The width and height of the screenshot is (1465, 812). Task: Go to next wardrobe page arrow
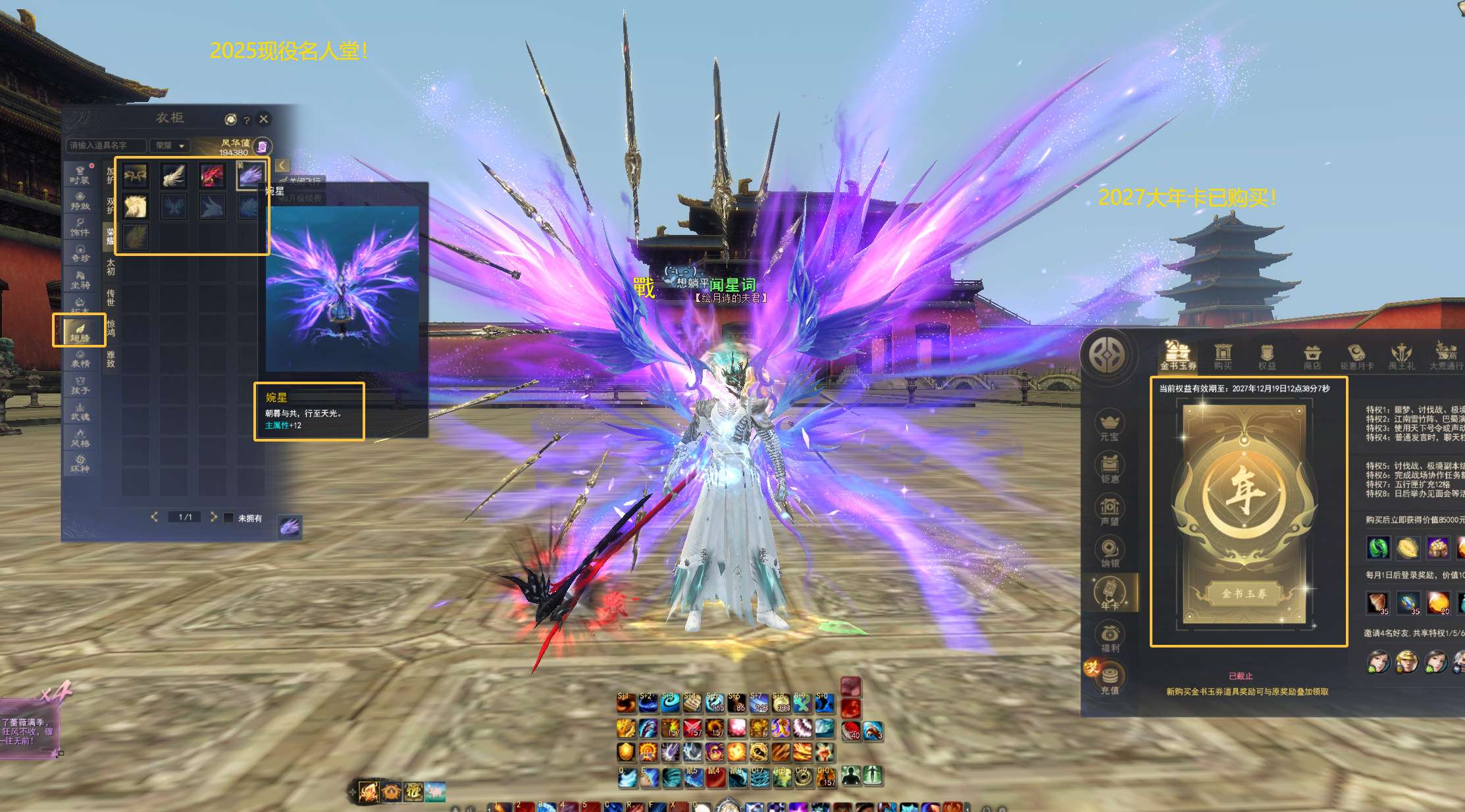pos(213,517)
